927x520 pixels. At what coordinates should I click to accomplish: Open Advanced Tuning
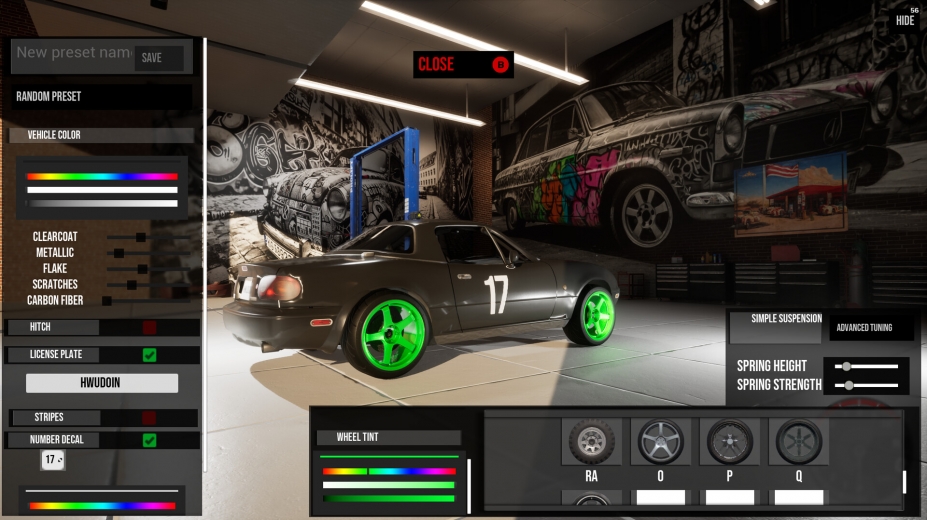pos(864,327)
